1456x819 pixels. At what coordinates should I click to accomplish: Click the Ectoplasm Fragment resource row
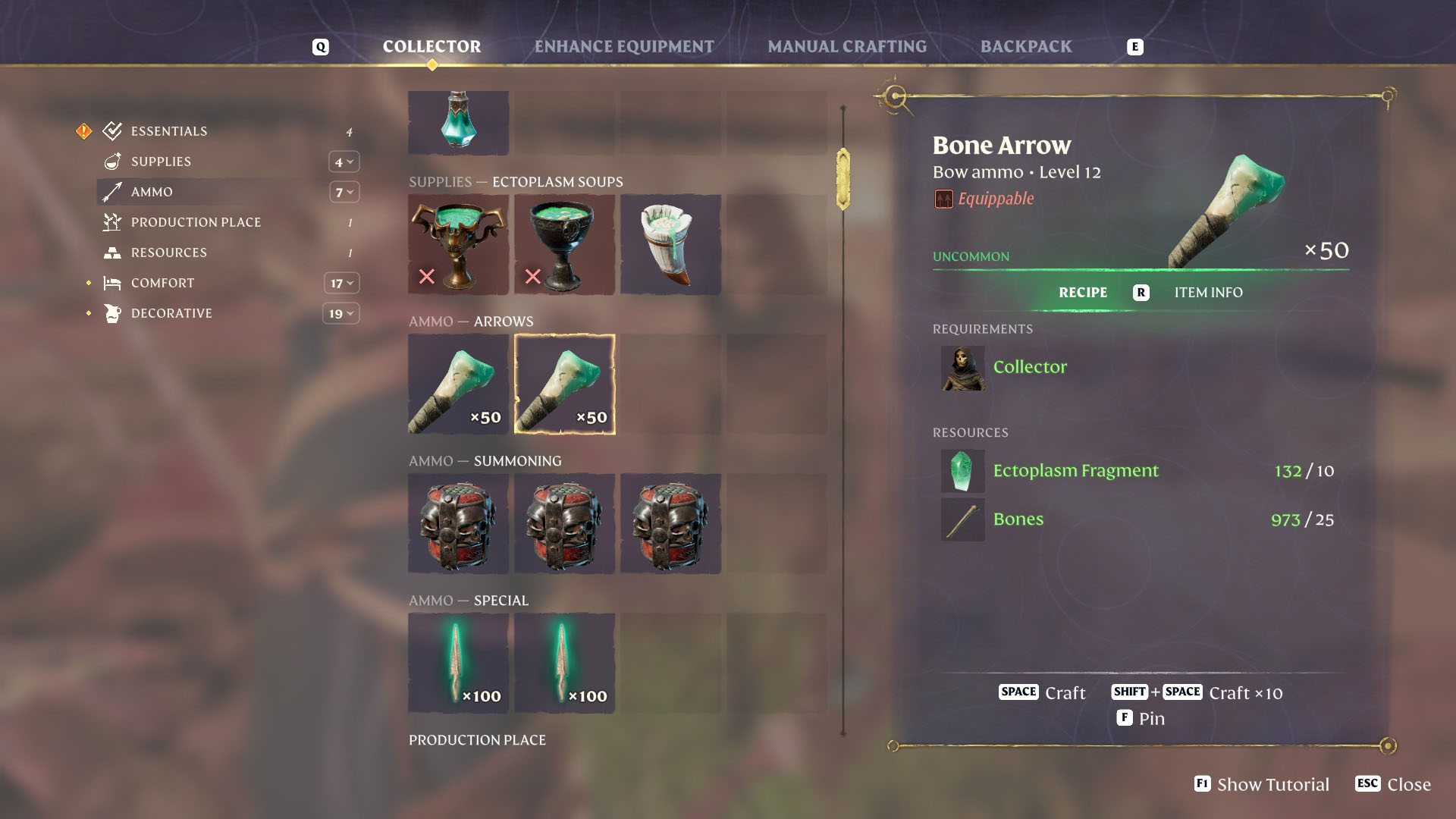coord(1075,471)
